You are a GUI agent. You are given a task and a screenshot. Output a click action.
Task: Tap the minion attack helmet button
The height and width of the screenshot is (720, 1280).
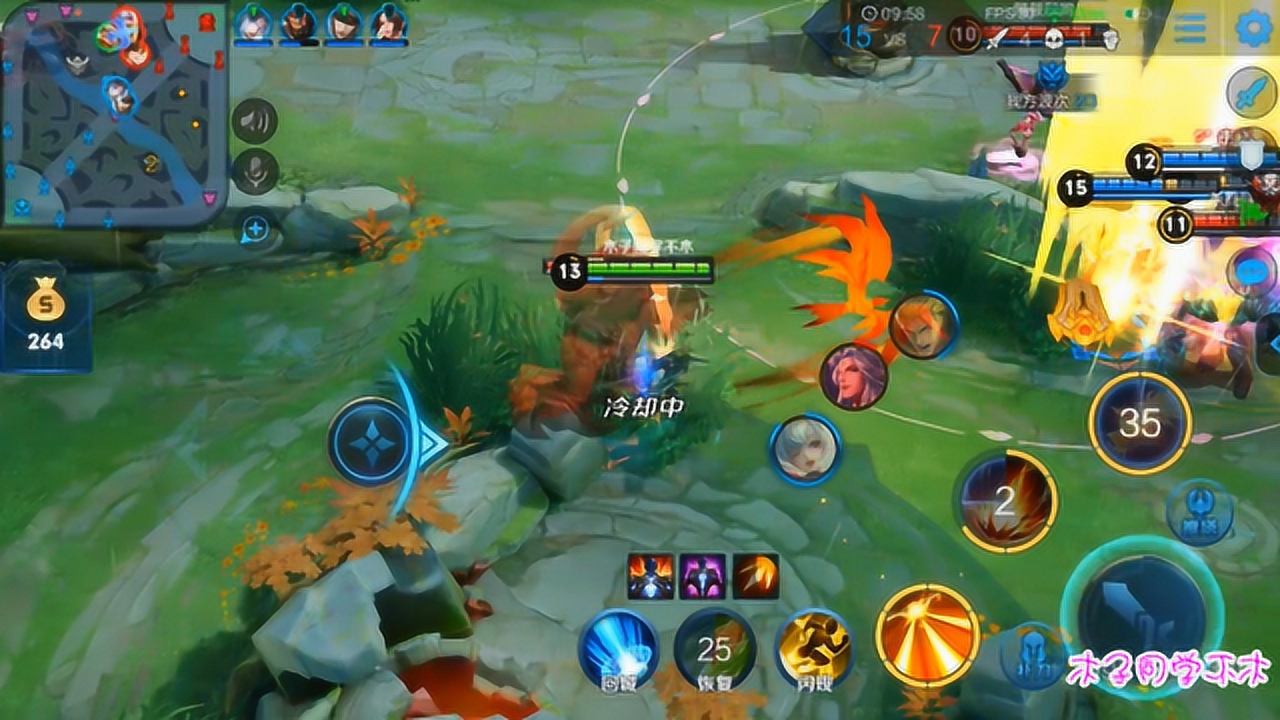tap(1031, 656)
